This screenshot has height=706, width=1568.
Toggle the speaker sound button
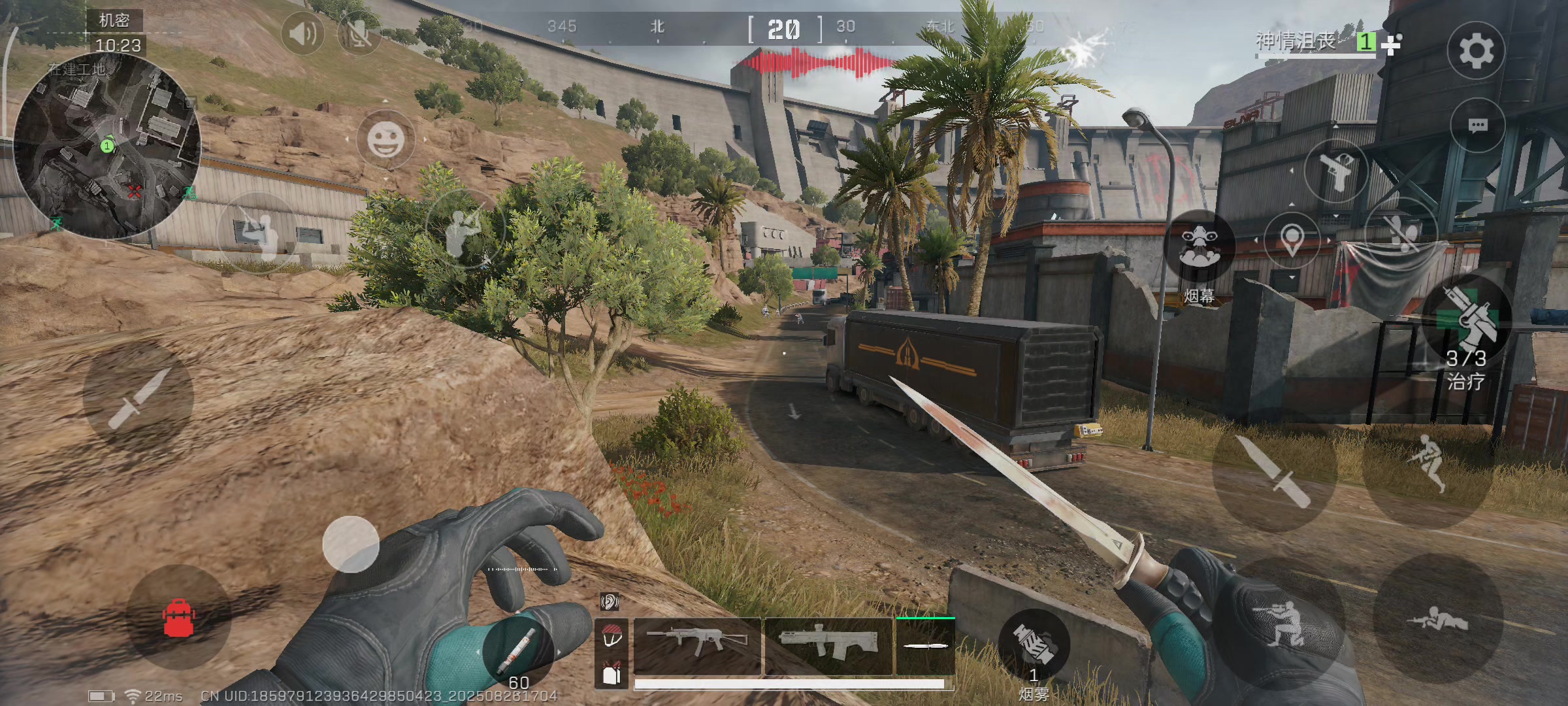[302, 33]
